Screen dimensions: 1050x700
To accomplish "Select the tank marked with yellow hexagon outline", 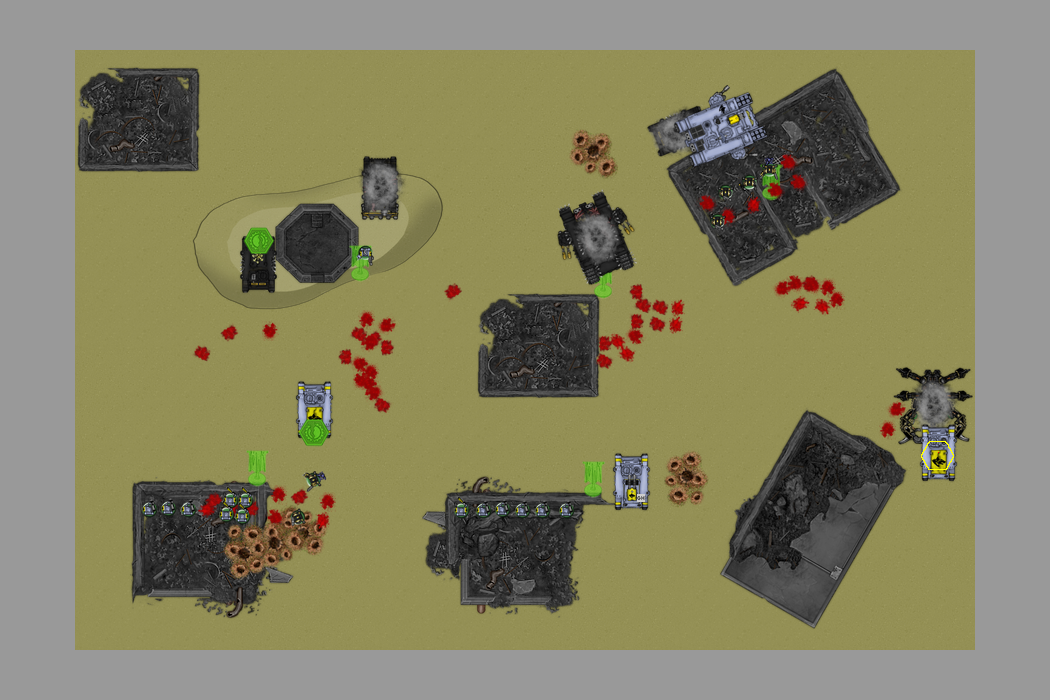I will click(937, 456).
